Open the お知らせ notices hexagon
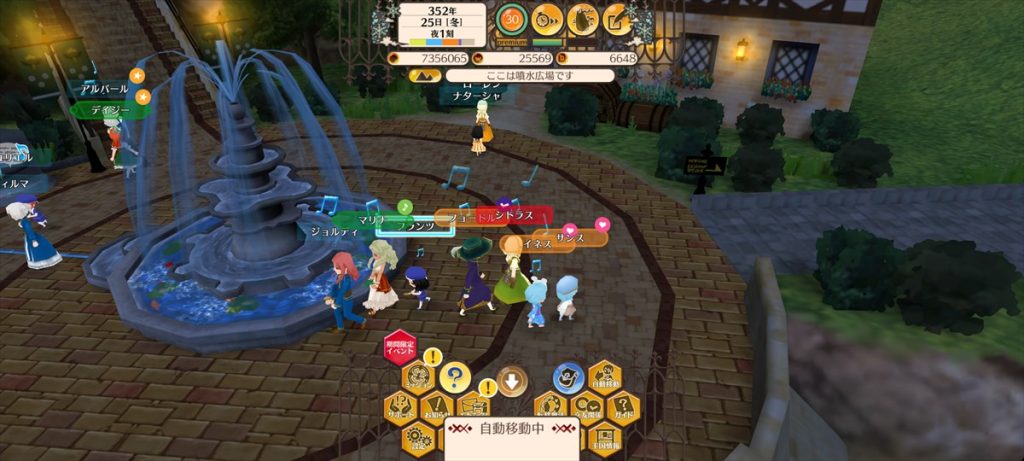 pyautogui.click(x=436, y=408)
